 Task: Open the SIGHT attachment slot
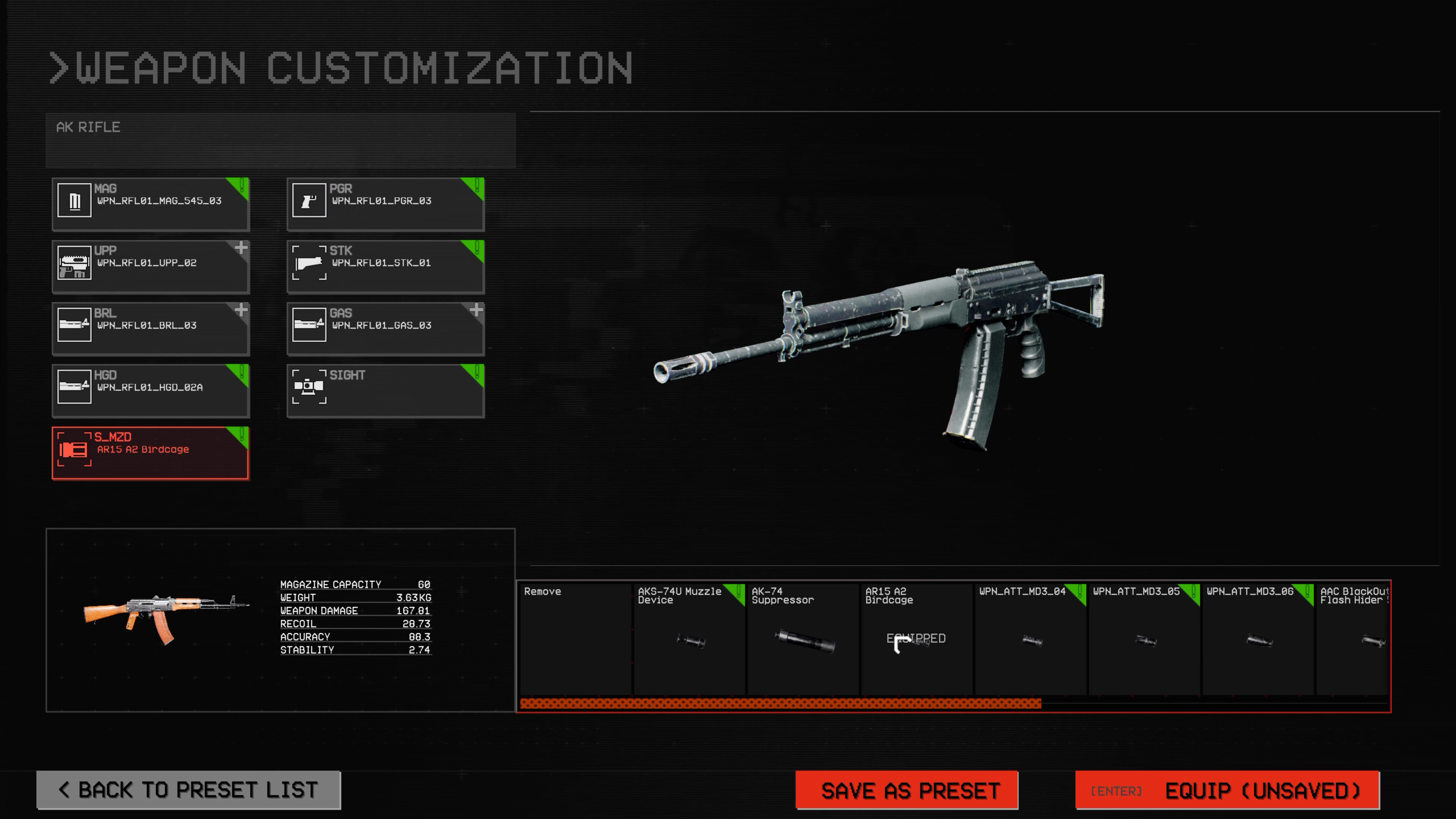pos(386,391)
